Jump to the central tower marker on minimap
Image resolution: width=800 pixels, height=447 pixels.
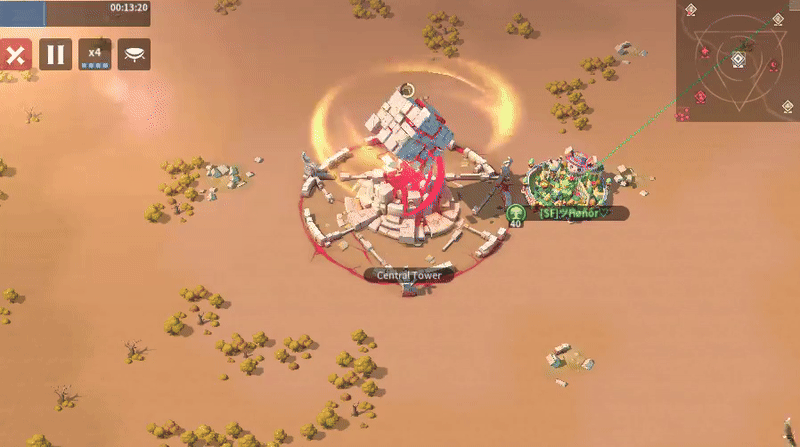(x=738, y=59)
